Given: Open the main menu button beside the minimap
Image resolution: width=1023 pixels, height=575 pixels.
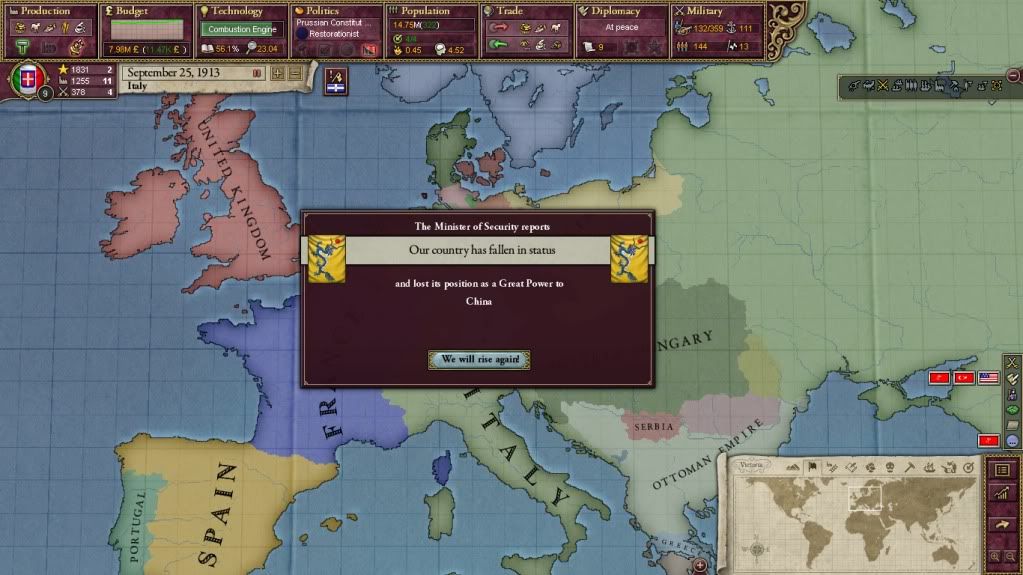Looking at the screenshot, I should tap(1001, 469).
